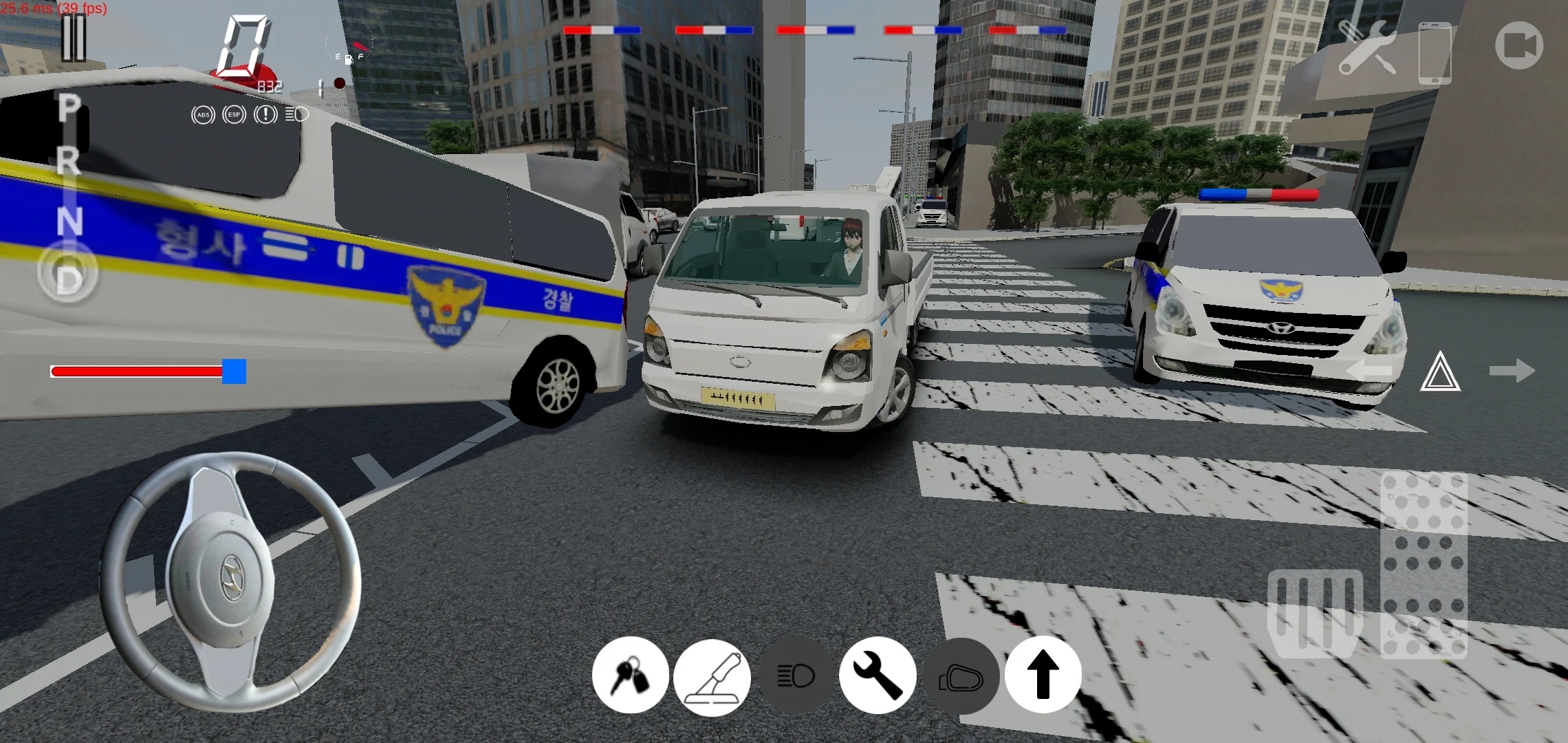
Task: Start the engine with the key icon
Action: 631,676
